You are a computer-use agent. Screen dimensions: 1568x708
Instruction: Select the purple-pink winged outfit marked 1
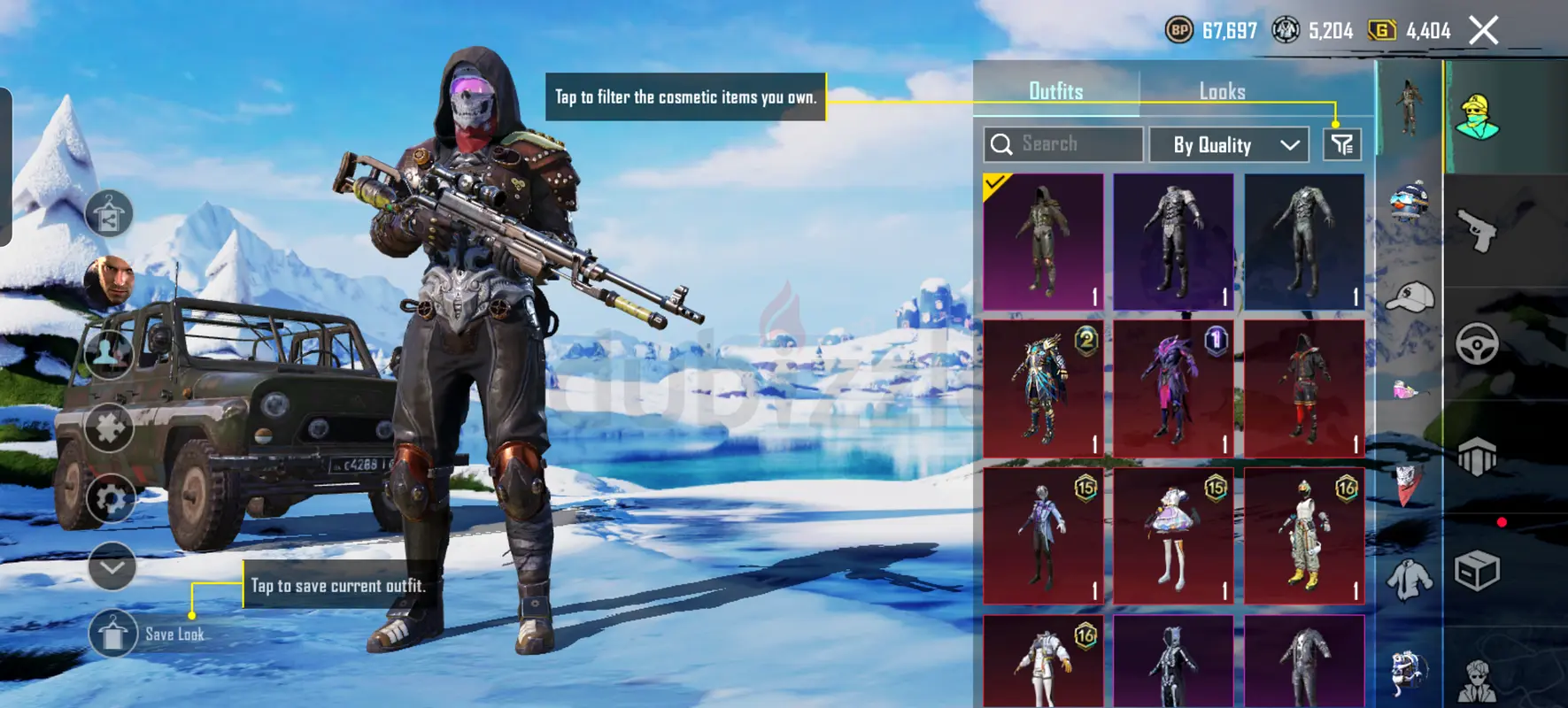click(x=1173, y=389)
